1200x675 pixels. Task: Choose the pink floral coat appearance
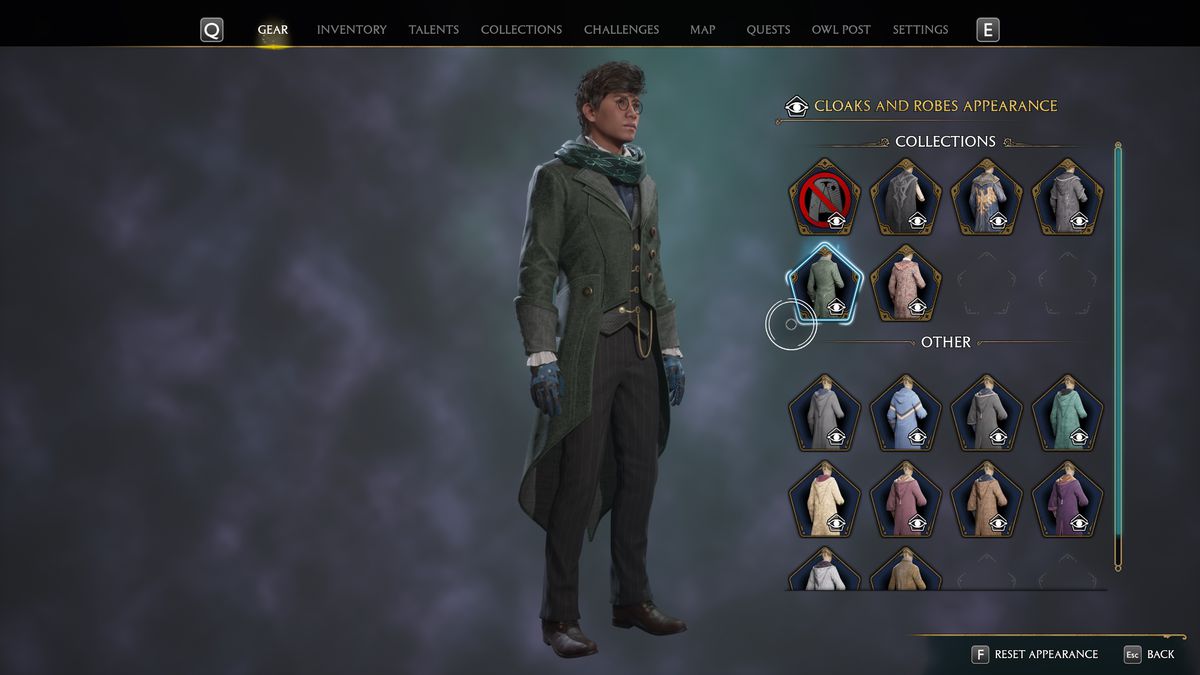click(x=905, y=282)
